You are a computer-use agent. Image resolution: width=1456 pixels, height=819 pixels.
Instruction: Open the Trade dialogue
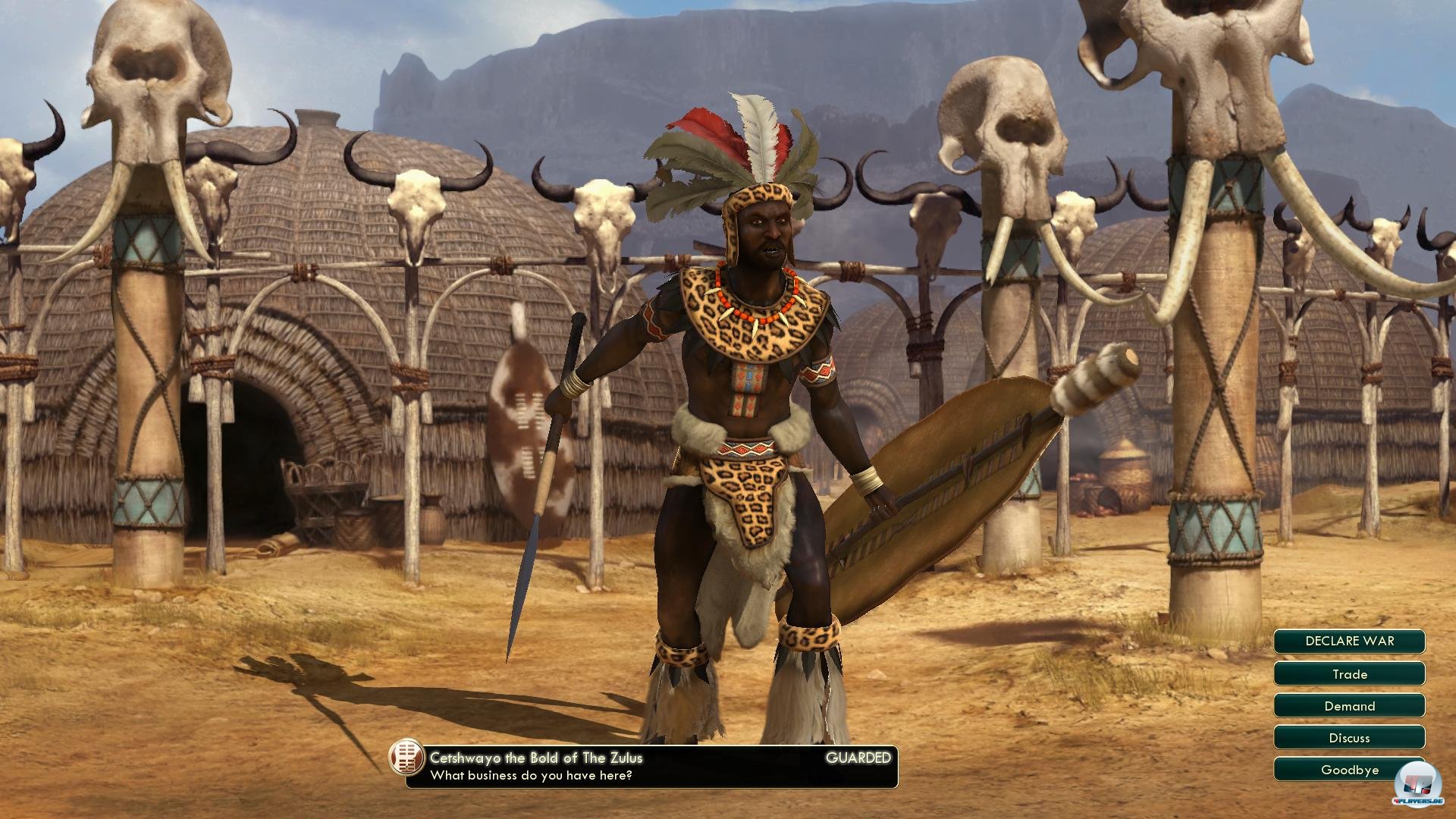[x=1349, y=673]
